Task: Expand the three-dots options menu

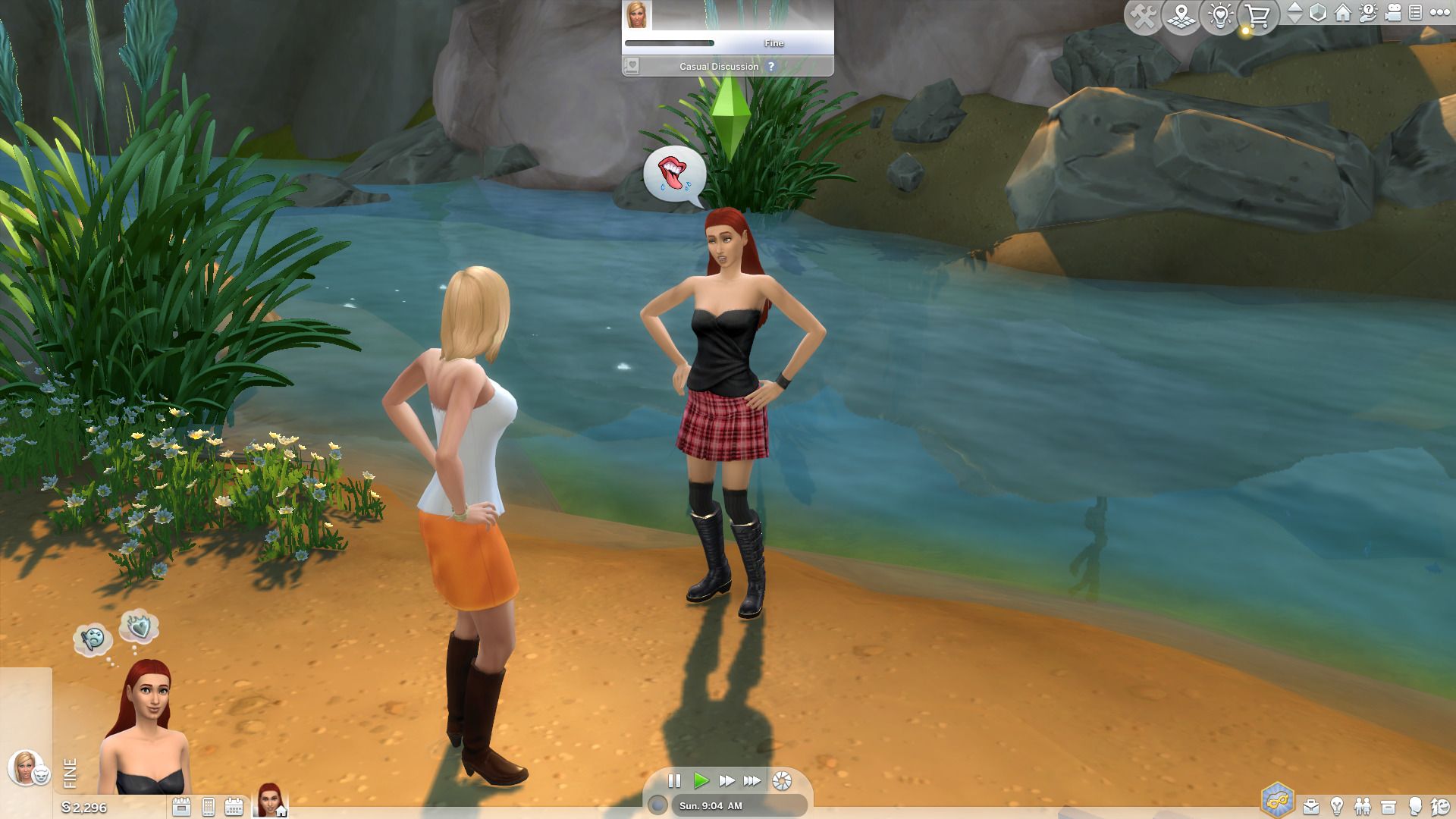Action: [1440, 13]
